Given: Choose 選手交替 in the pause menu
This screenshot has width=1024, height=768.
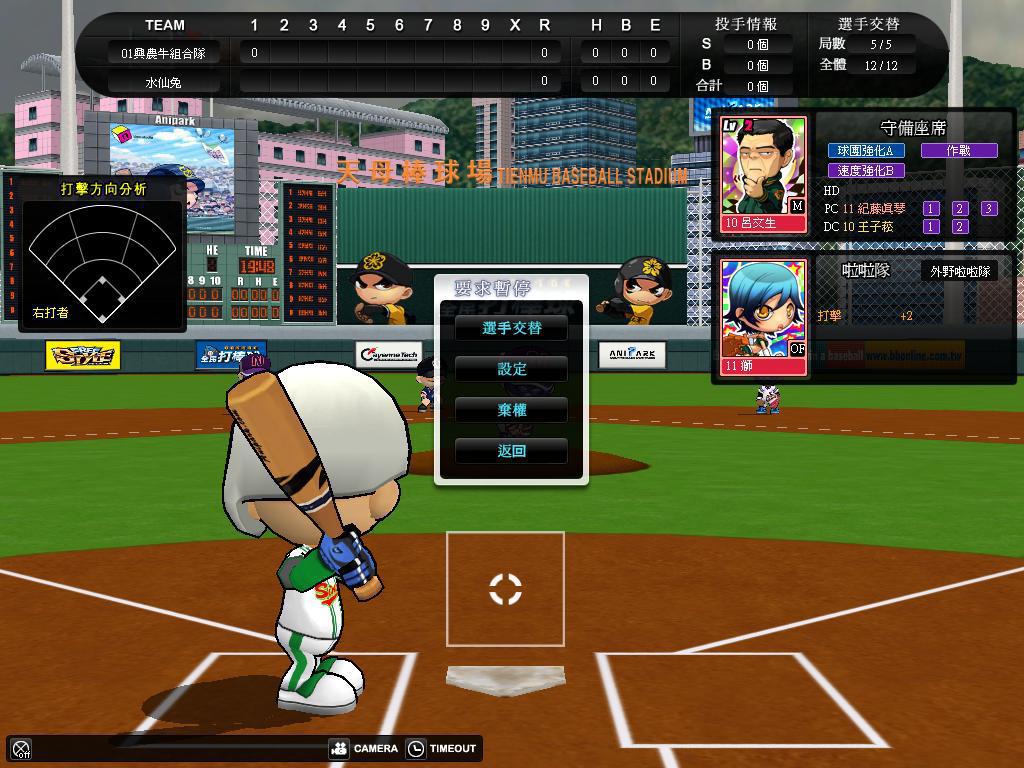Looking at the screenshot, I should pyautogui.click(x=511, y=328).
